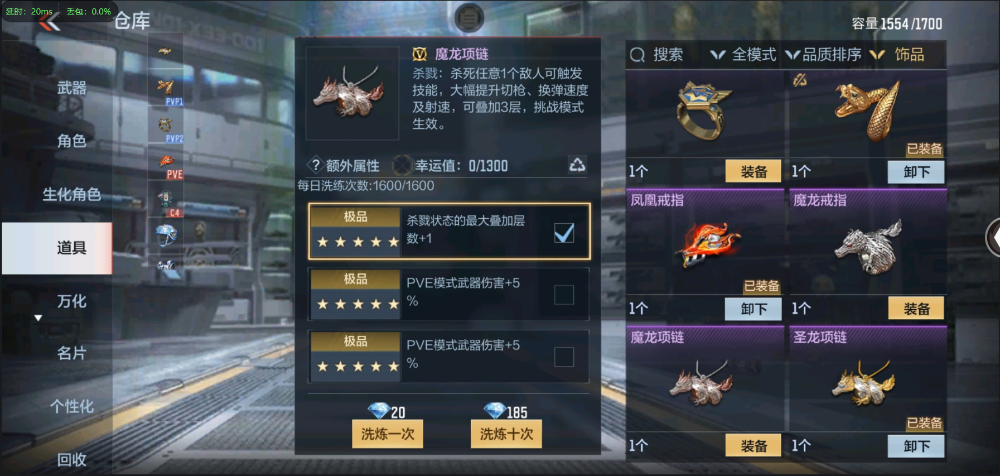Screen dimensions: 1000x476
Task: Switch to the 个性化 customization tab
Action: pos(71,406)
